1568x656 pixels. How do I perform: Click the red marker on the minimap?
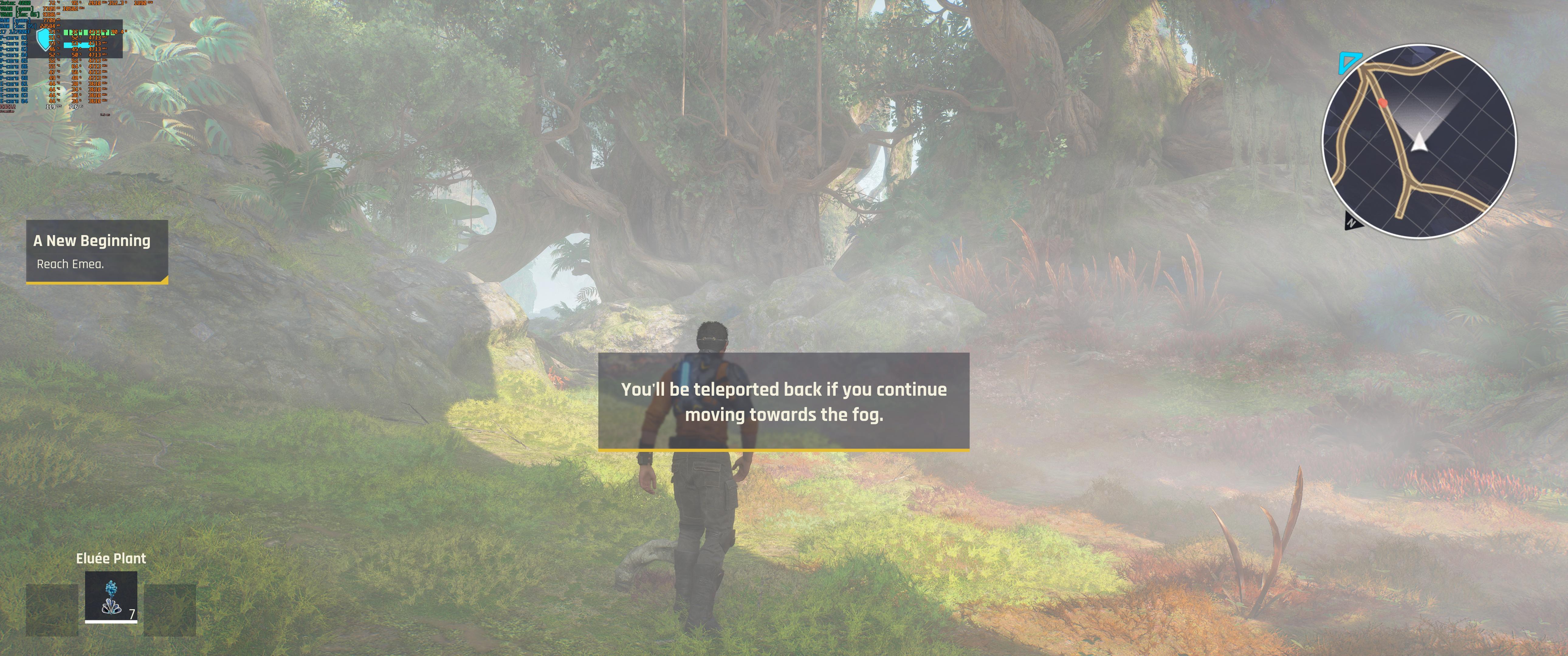tap(1383, 104)
